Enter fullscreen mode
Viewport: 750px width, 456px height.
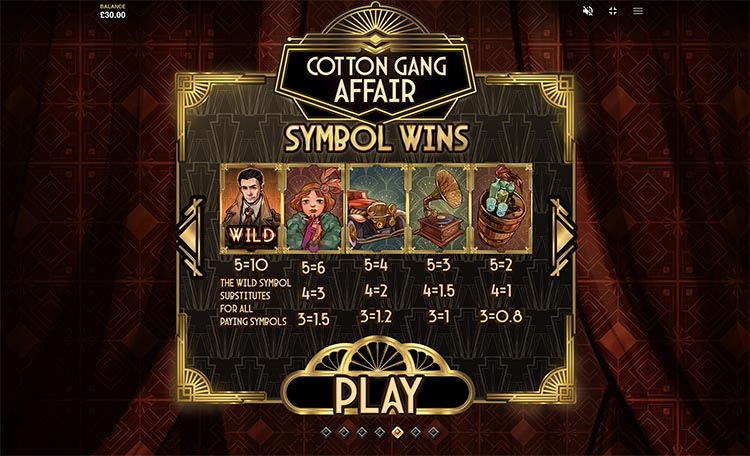click(x=613, y=11)
